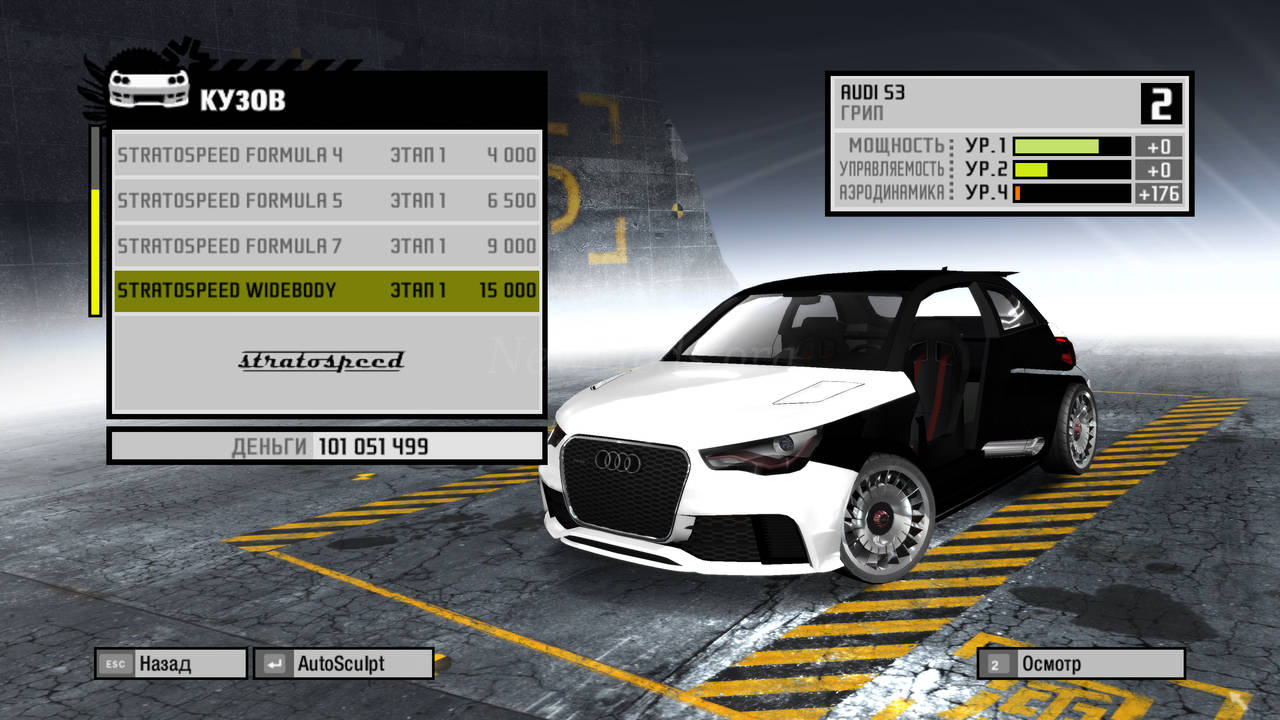Select the highlighted Stratospeed Widebody entry
This screenshot has width=1280, height=720.
[327, 290]
